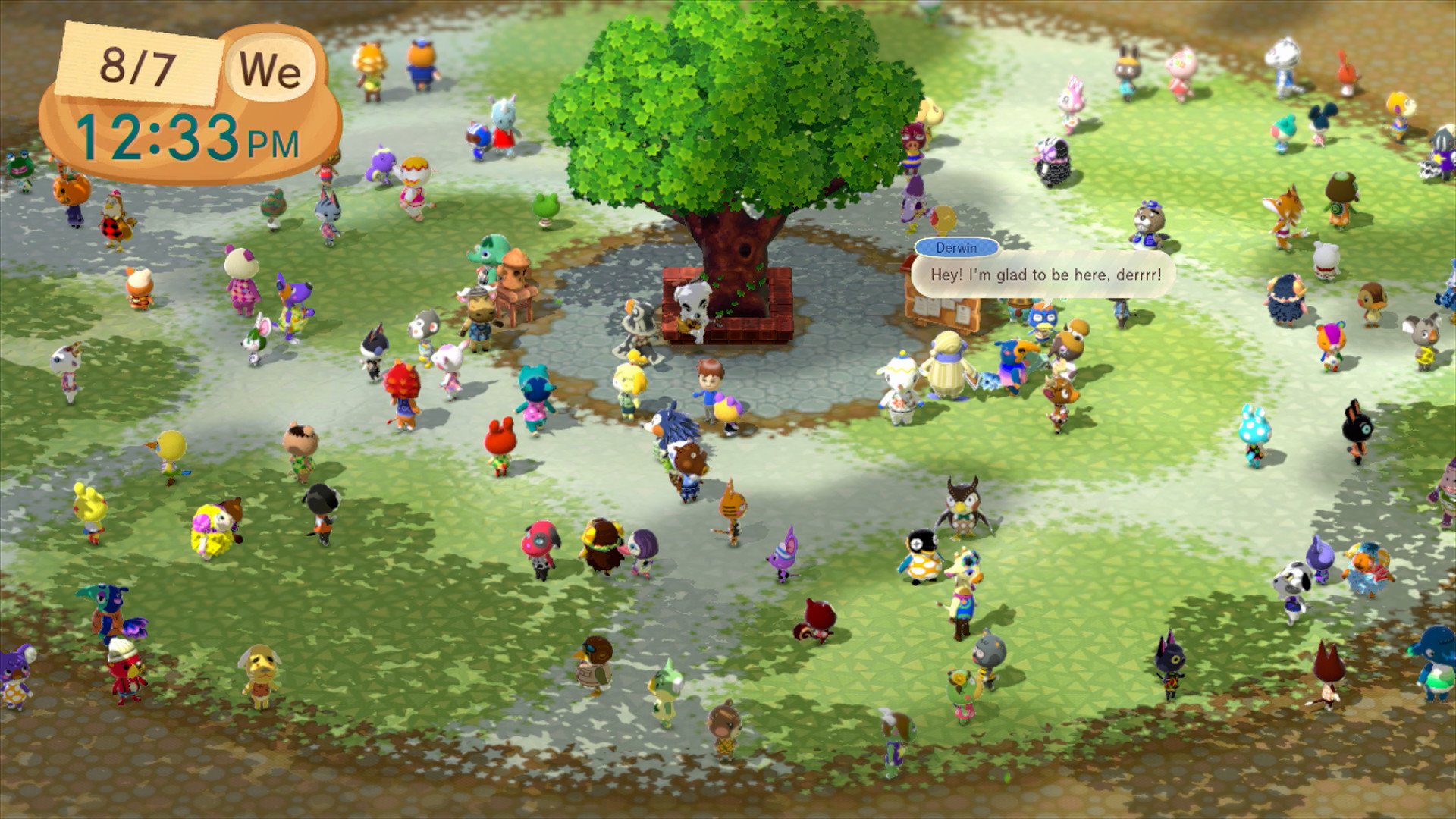Dismiss Derwin's speech bubble message
1456x819 pixels.
(1043, 276)
